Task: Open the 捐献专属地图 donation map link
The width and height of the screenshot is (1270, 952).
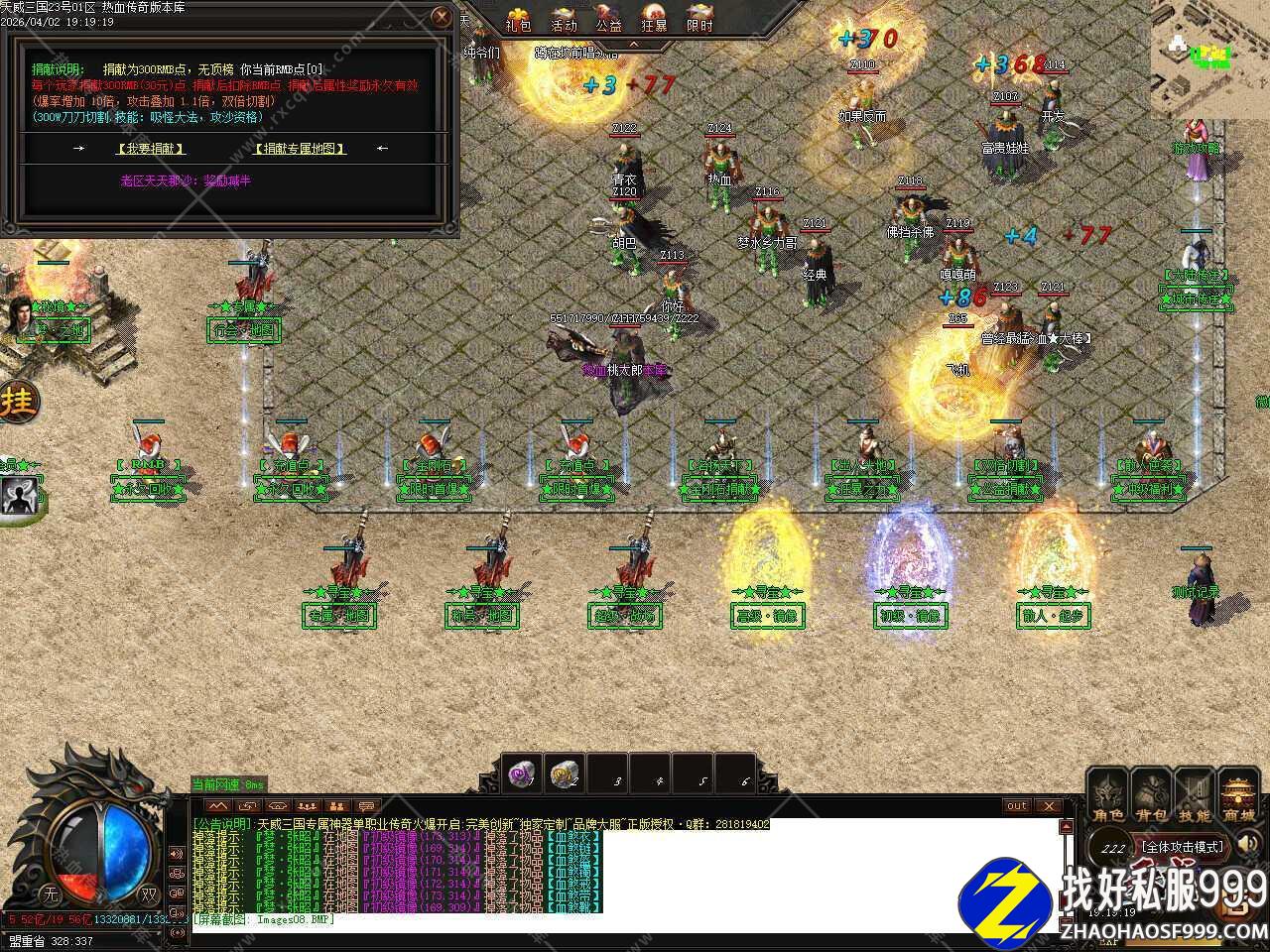Action: 301,149
